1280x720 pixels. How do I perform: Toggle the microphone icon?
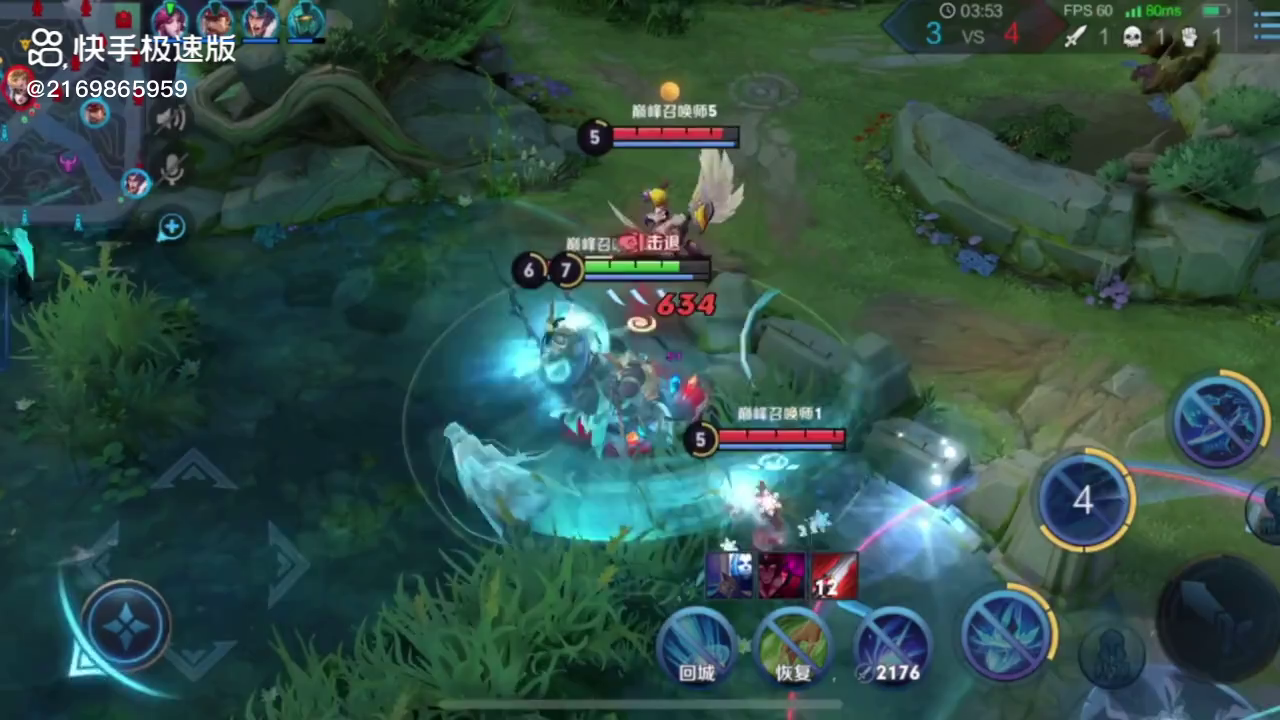coord(172,168)
